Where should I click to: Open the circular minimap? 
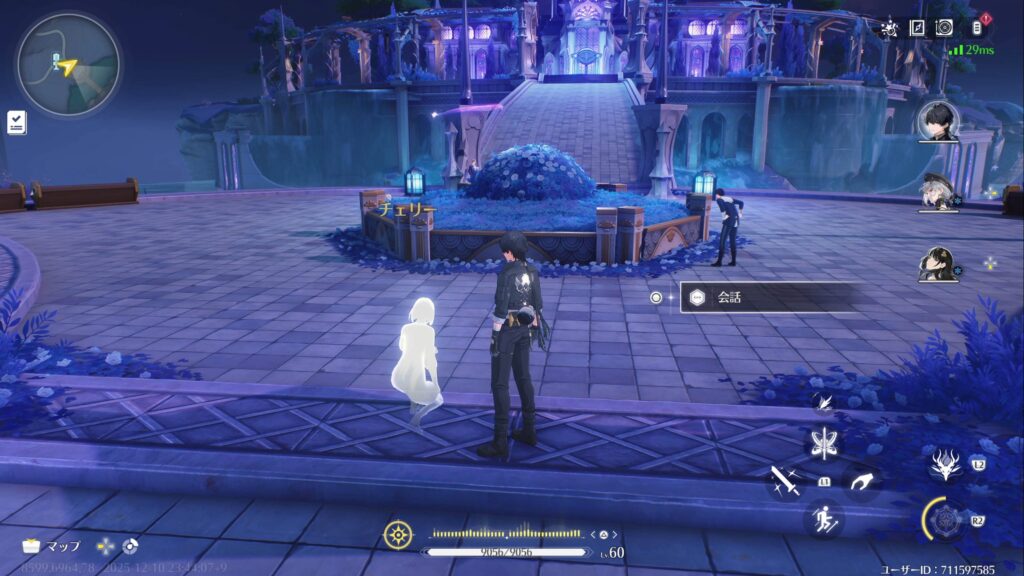pos(67,65)
